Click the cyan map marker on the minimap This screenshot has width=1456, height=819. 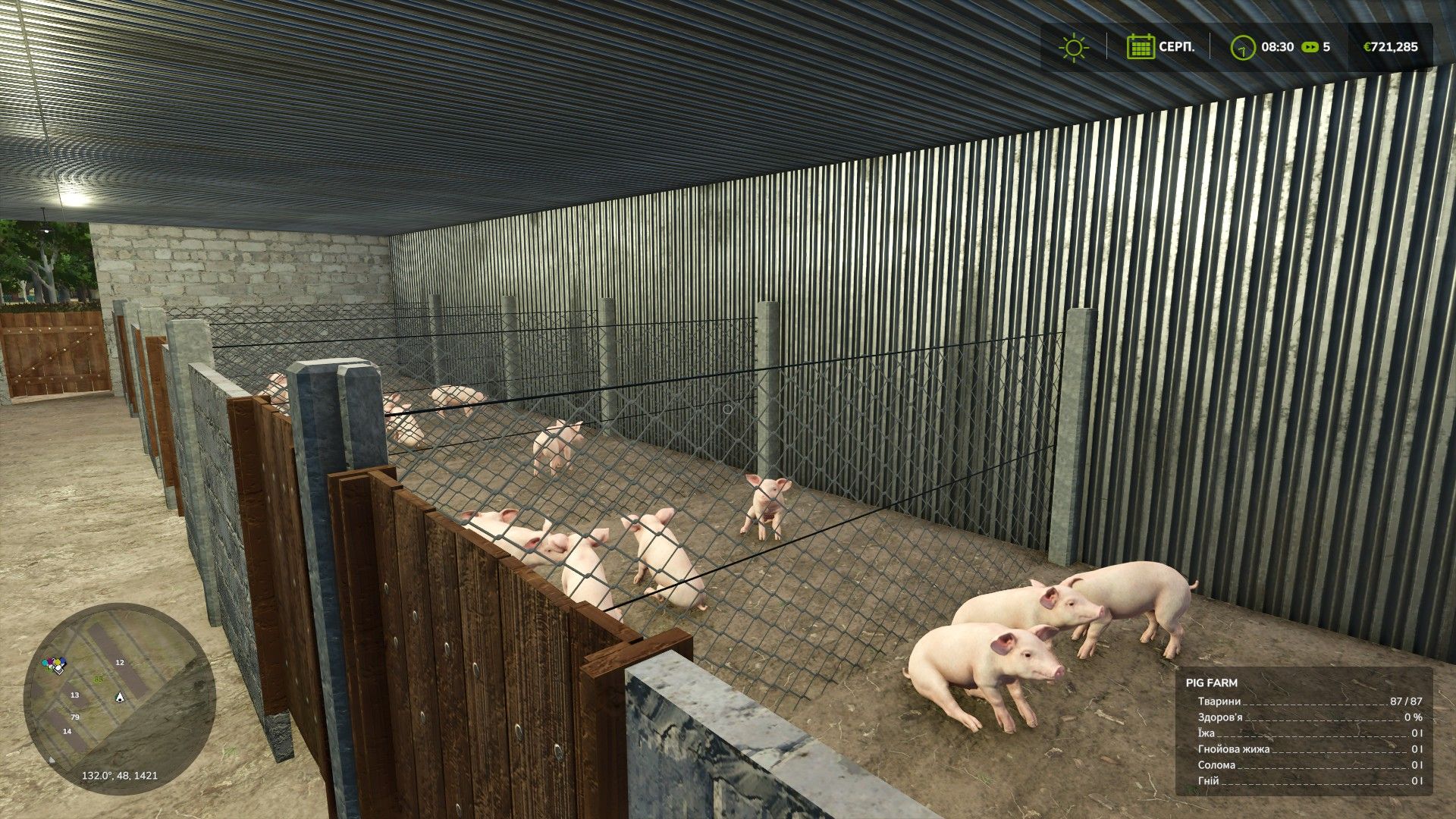click(x=44, y=663)
